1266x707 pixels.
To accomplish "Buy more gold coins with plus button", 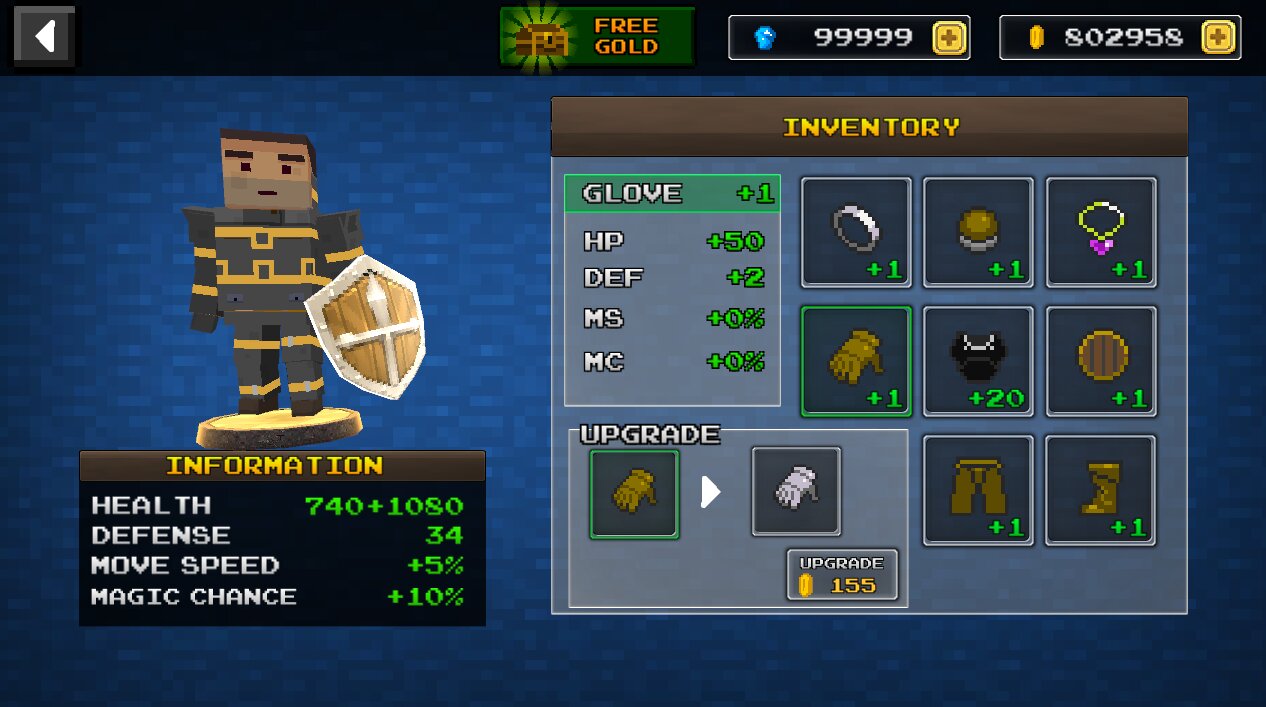I will 1217,38.
